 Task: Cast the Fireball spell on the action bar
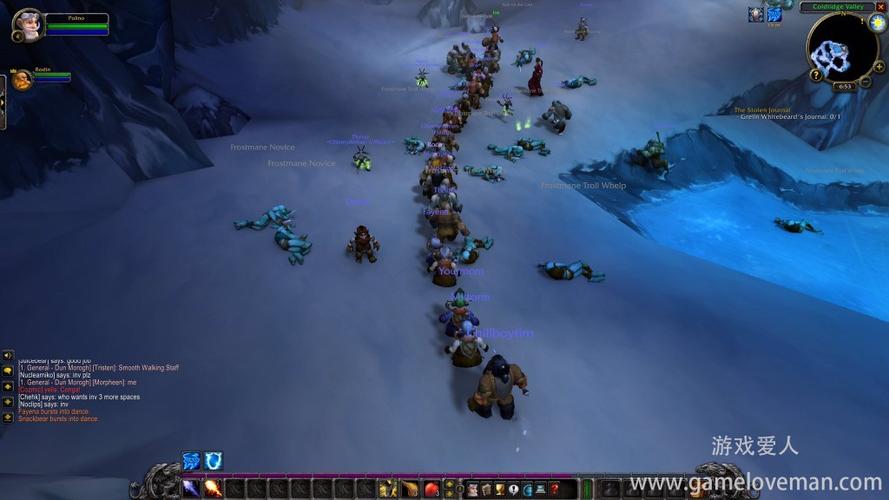click(x=212, y=488)
